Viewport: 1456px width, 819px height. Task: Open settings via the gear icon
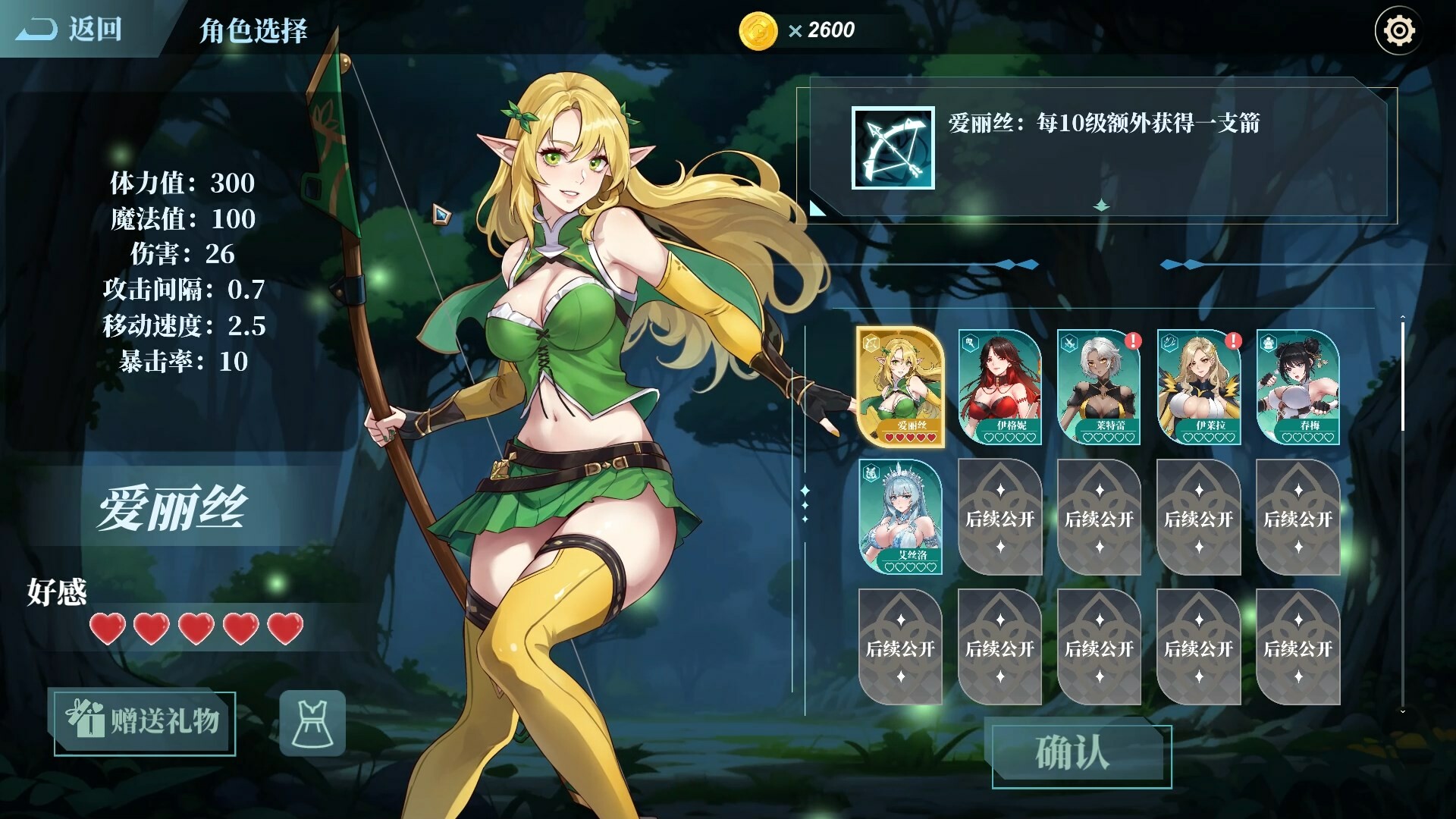[x=1399, y=30]
